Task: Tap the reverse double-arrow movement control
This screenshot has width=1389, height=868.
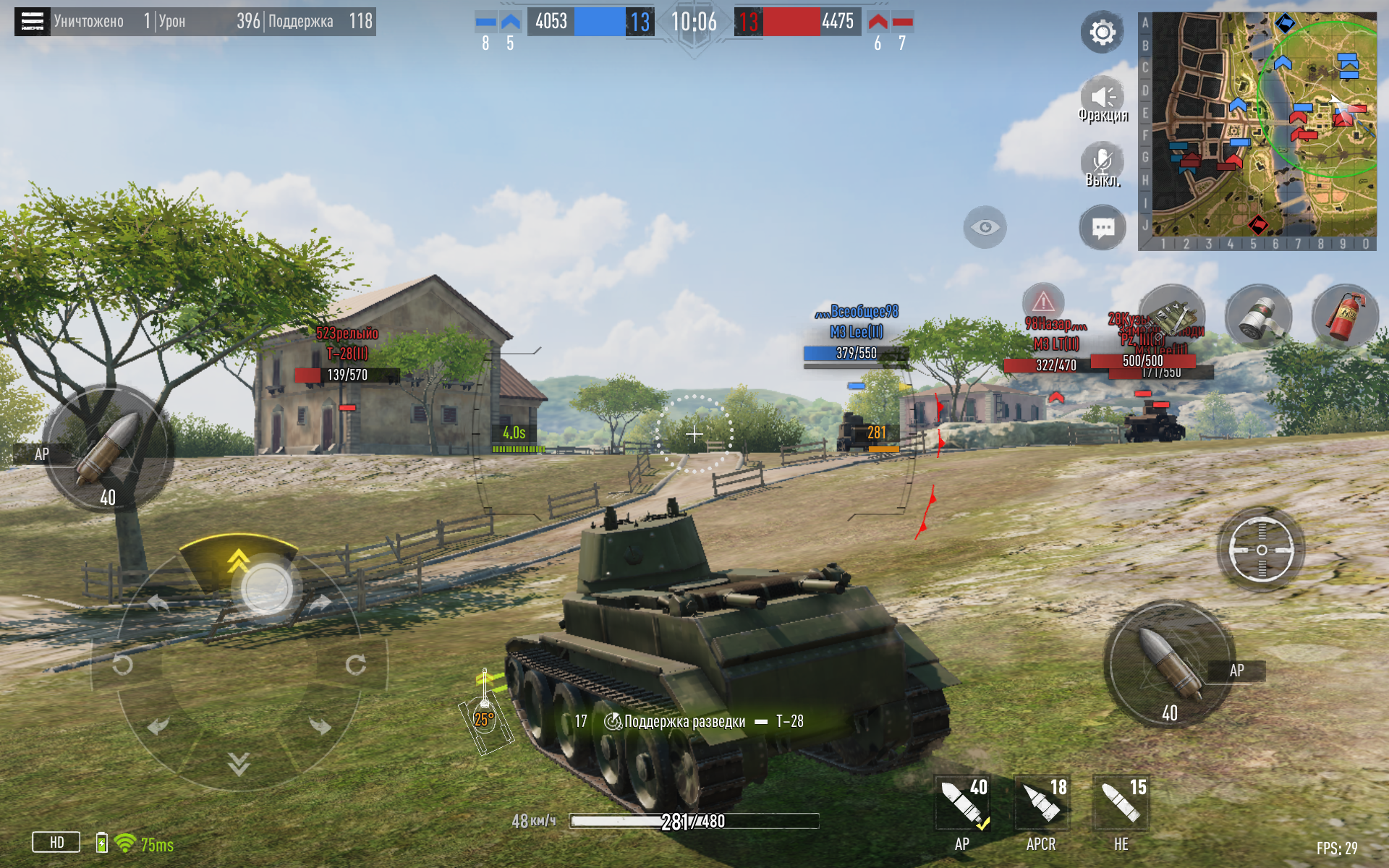Action: [x=238, y=762]
